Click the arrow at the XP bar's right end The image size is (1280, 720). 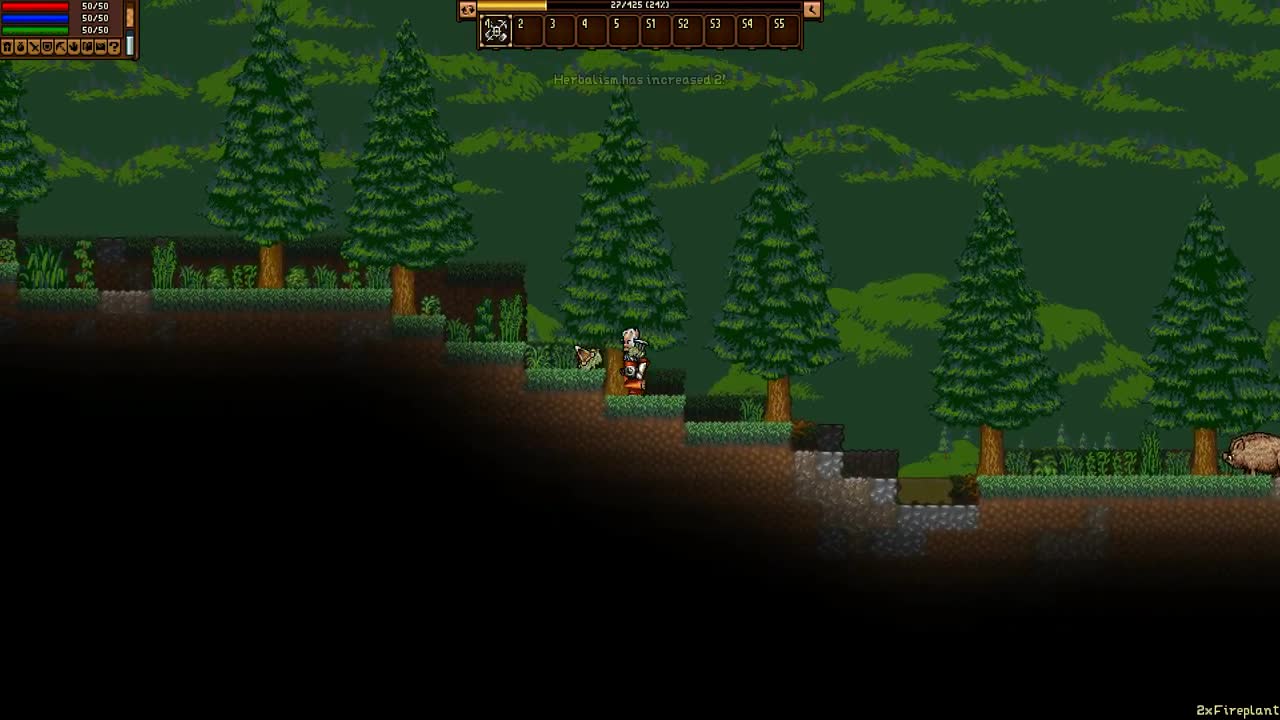pos(810,9)
